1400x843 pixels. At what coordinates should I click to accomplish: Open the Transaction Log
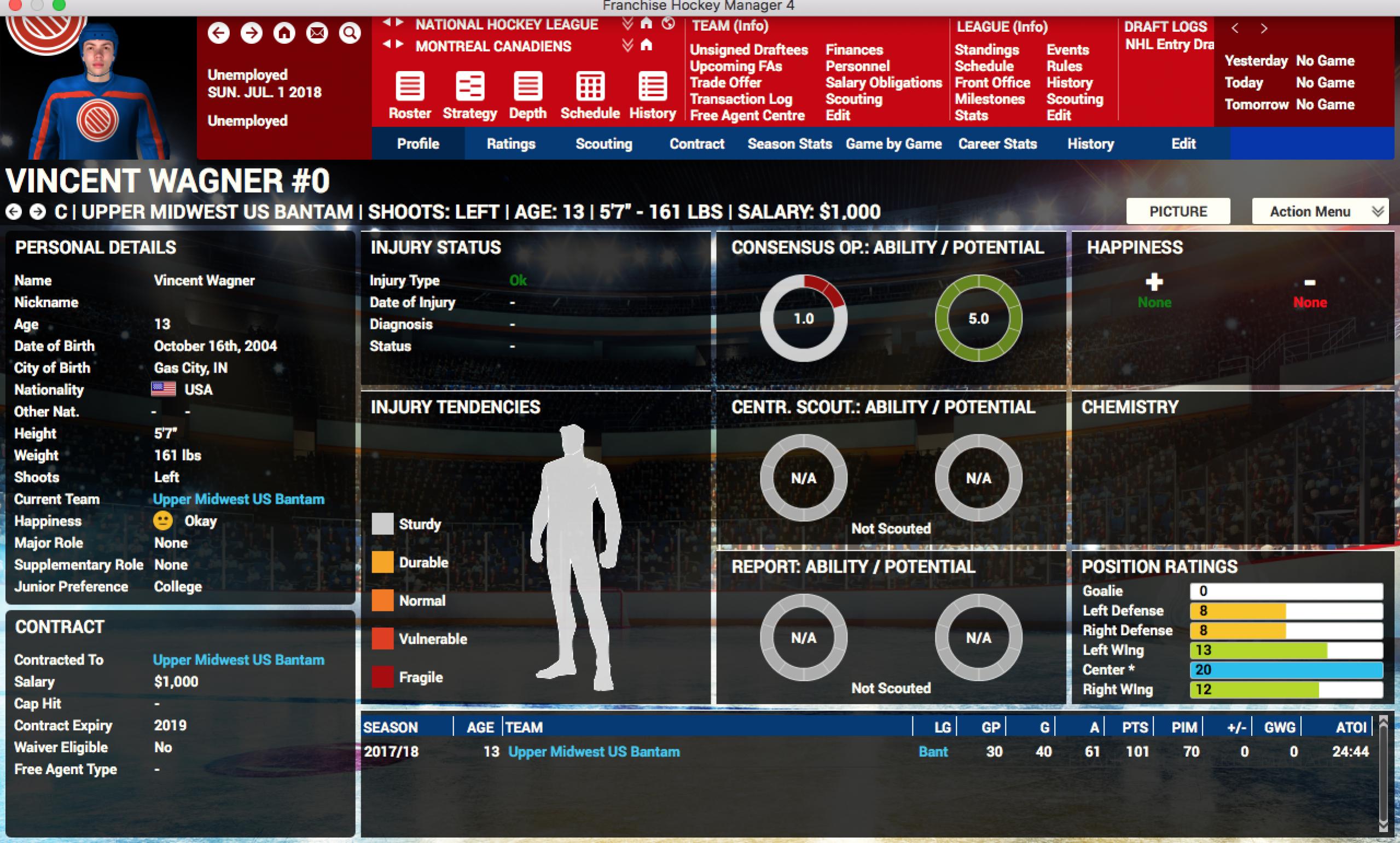741,99
